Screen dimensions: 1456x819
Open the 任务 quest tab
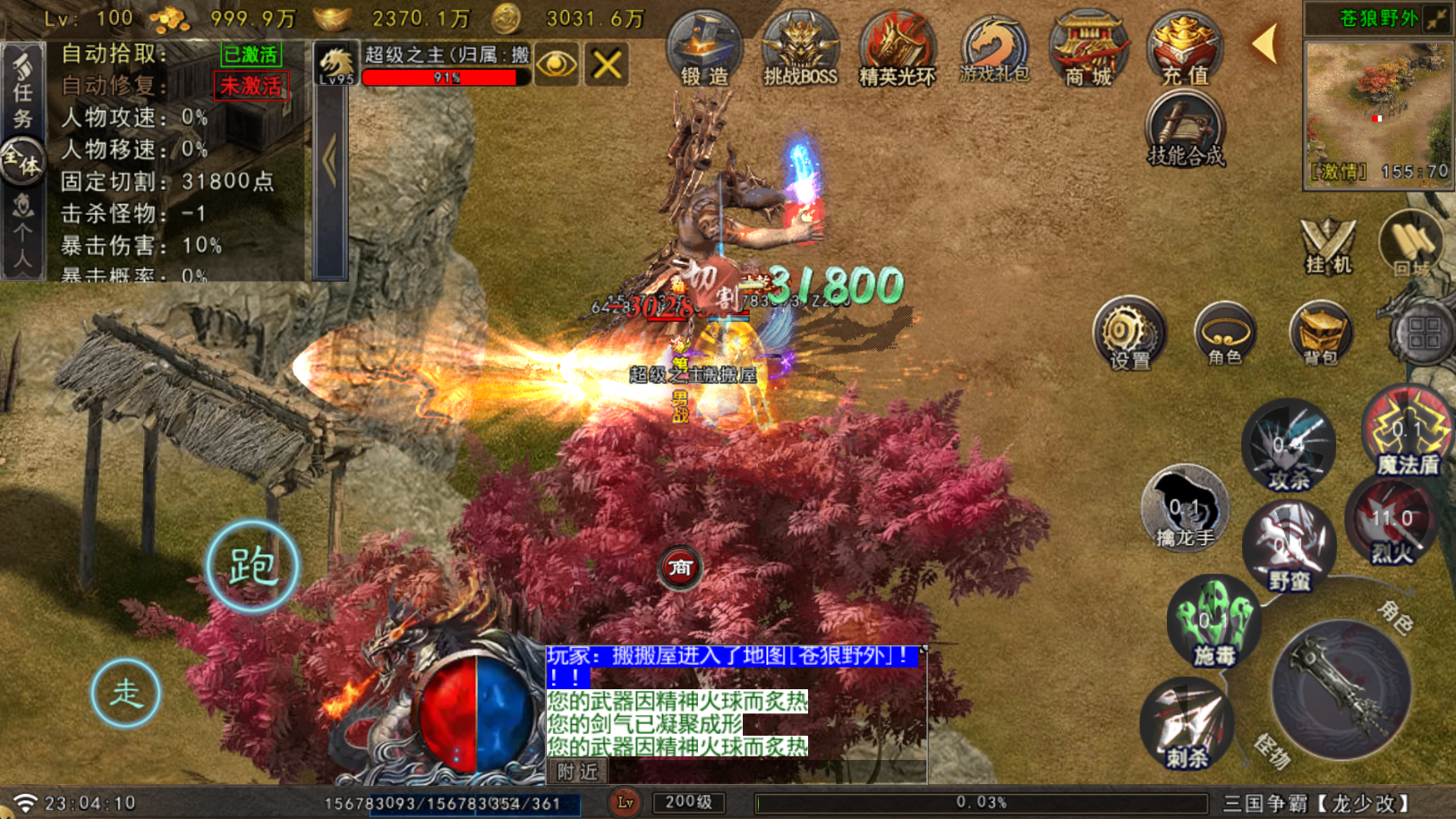coord(22,90)
